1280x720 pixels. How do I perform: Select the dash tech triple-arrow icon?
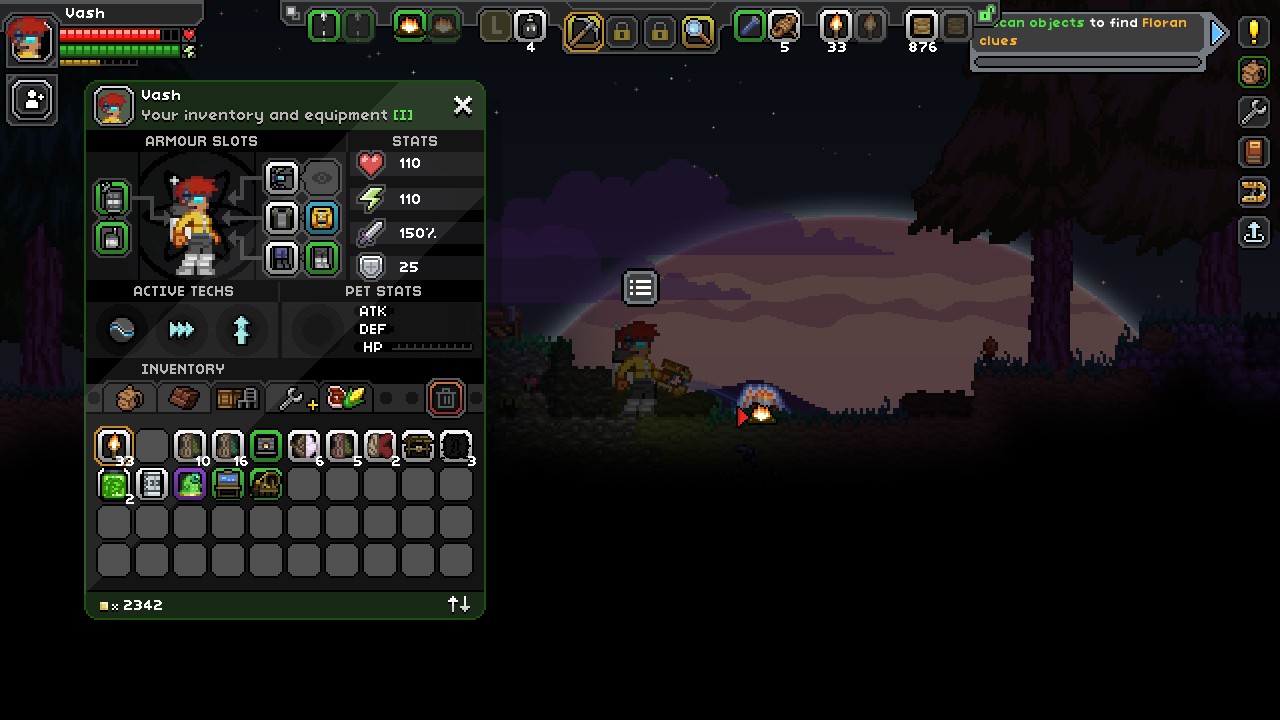coord(182,329)
